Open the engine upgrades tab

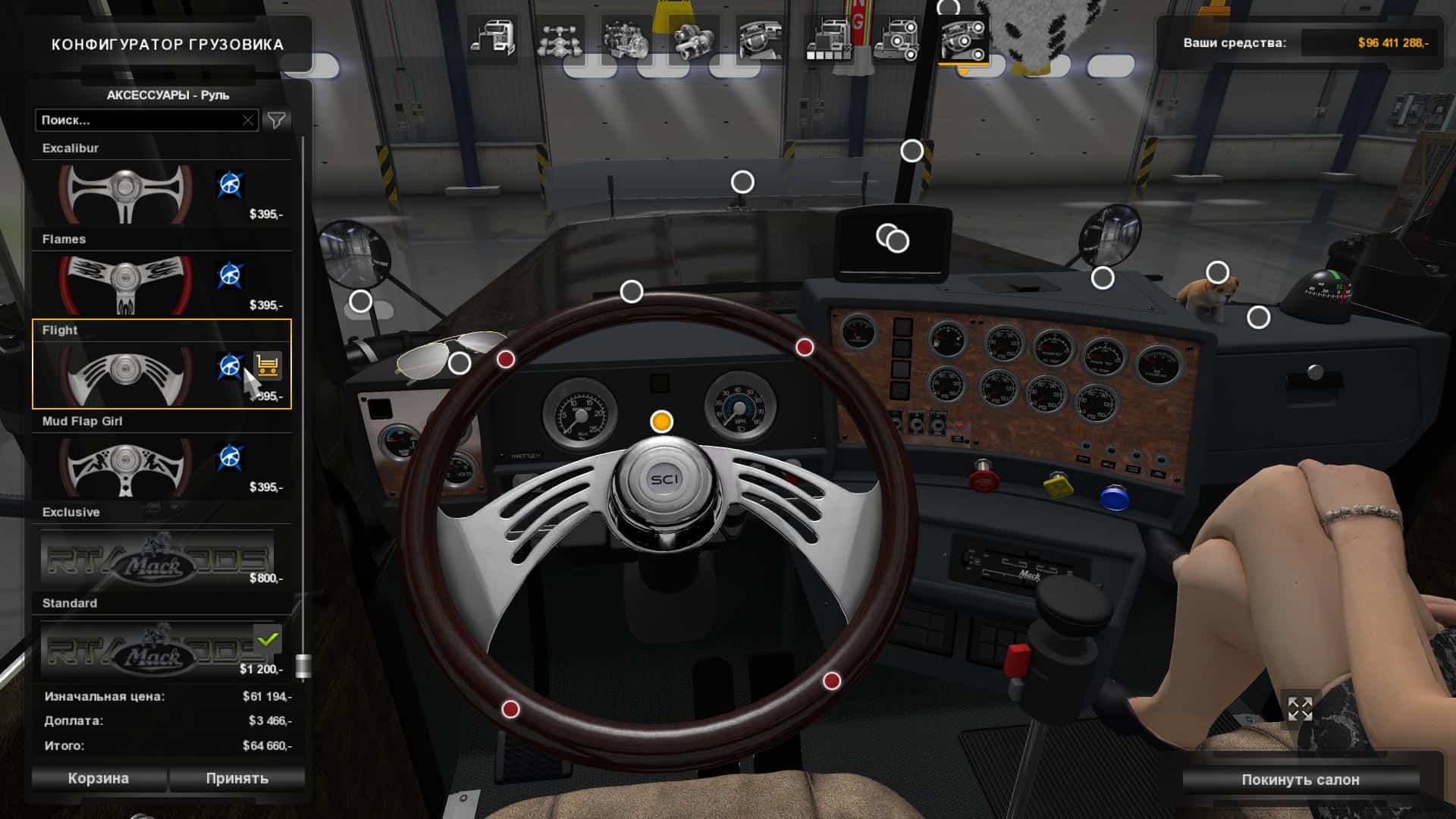(x=626, y=38)
